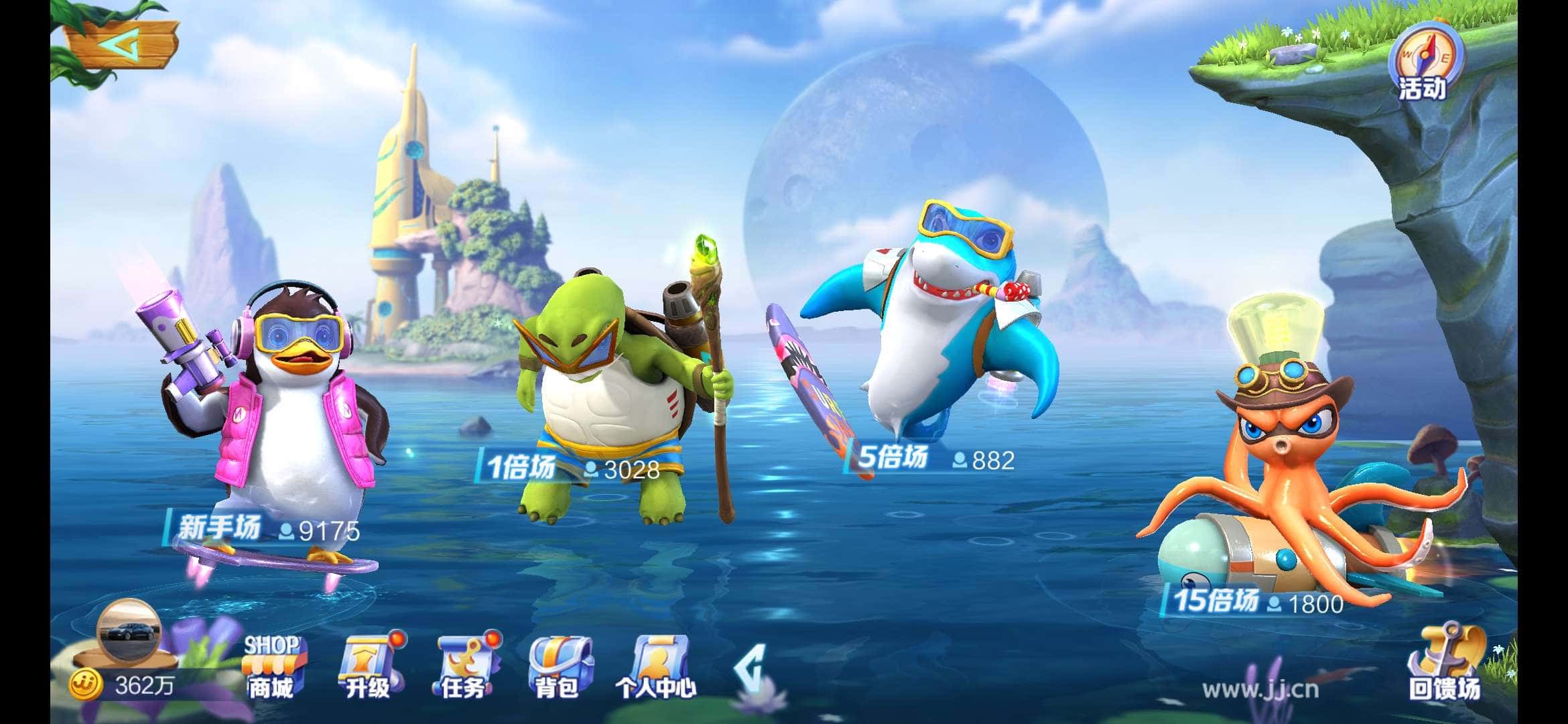Click the player avatar portrait
The width and height of the screenshot is (1568, 724).
(x=127, y=631)
